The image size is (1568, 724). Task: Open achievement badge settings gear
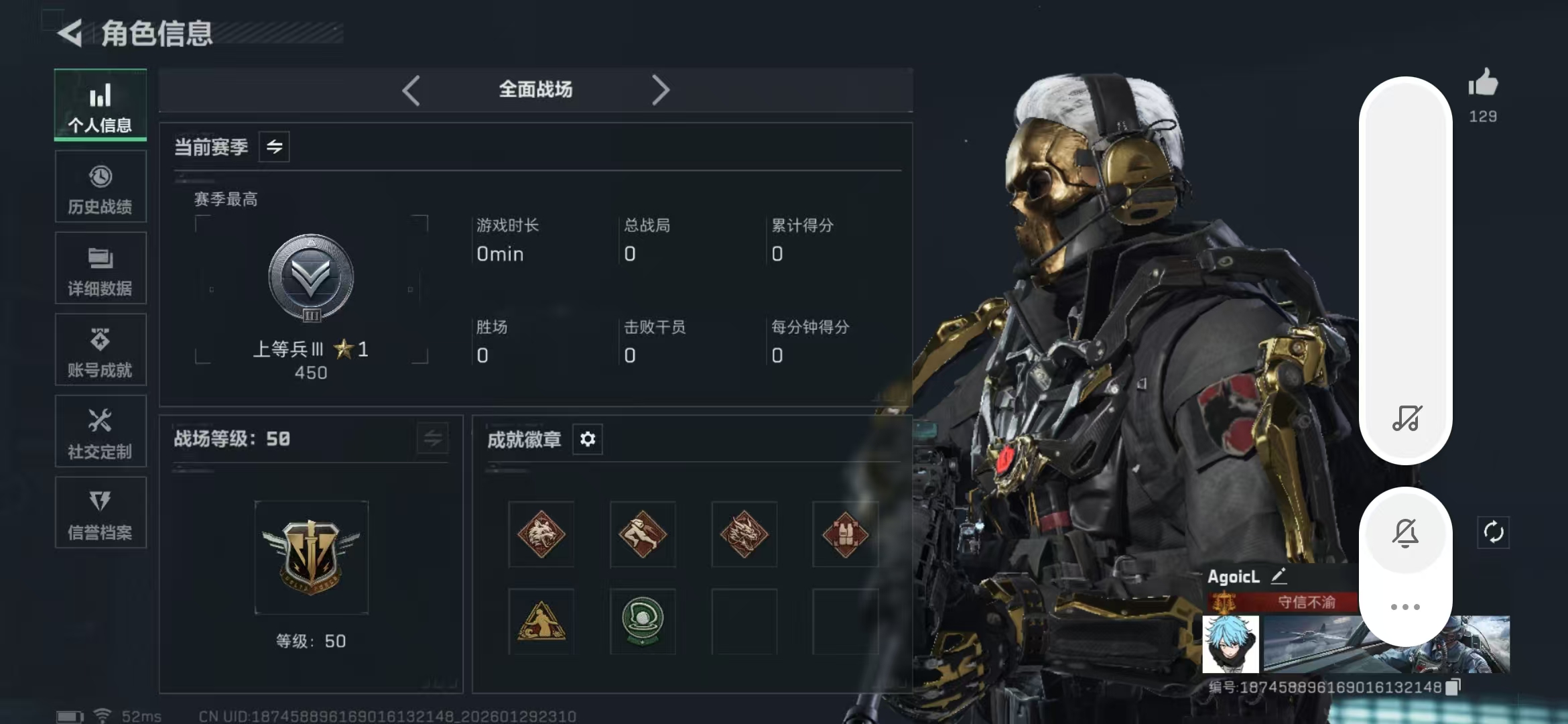pyautogui.click(x=588, y=439)
